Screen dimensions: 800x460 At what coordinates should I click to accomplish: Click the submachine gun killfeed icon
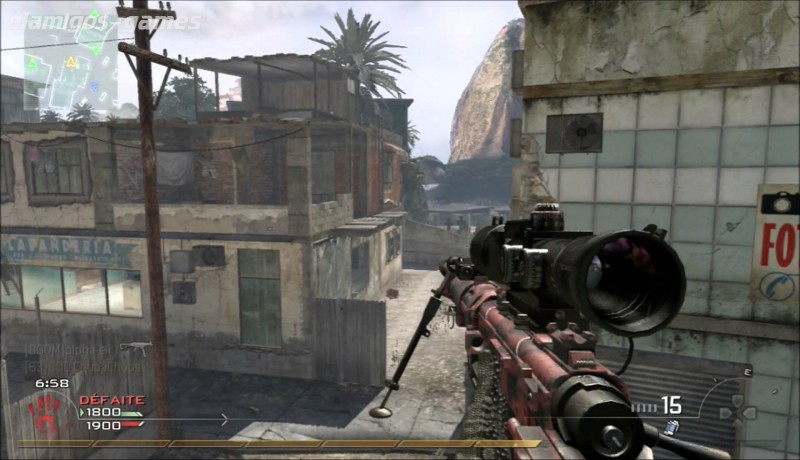point(136,348)
